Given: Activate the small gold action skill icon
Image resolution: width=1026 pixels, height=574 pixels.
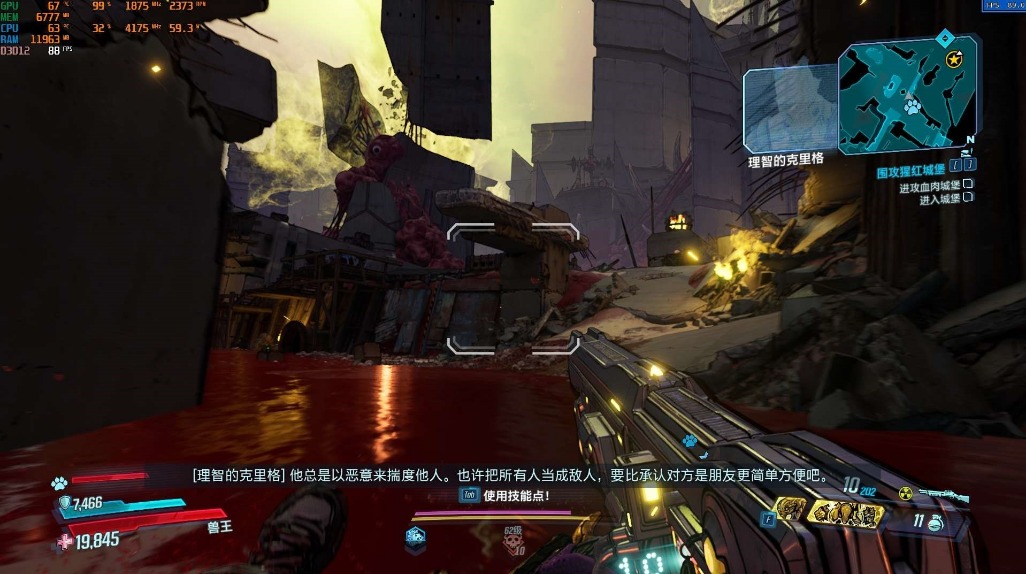Looking at the screenshot, I should [789, 511].
